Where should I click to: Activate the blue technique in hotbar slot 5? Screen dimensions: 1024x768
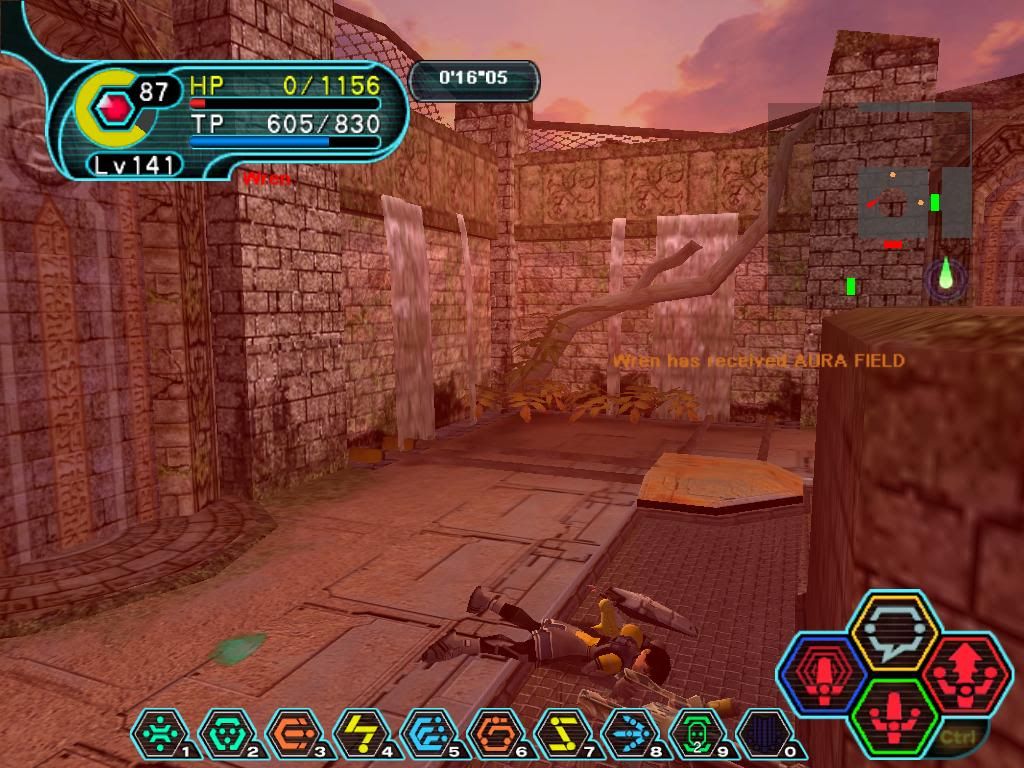(x=427, y=734)
